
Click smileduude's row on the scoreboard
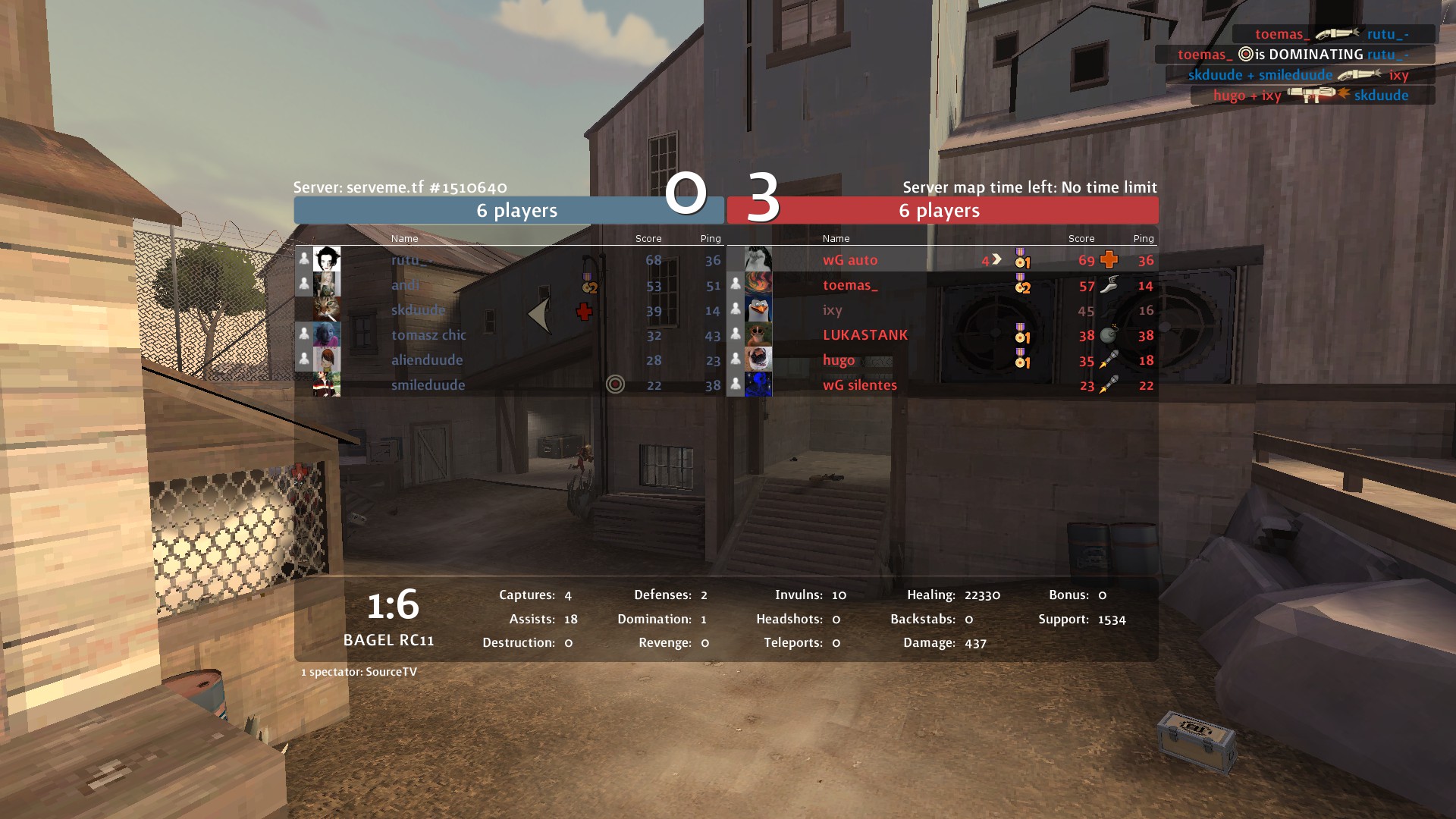click(509, 385)
